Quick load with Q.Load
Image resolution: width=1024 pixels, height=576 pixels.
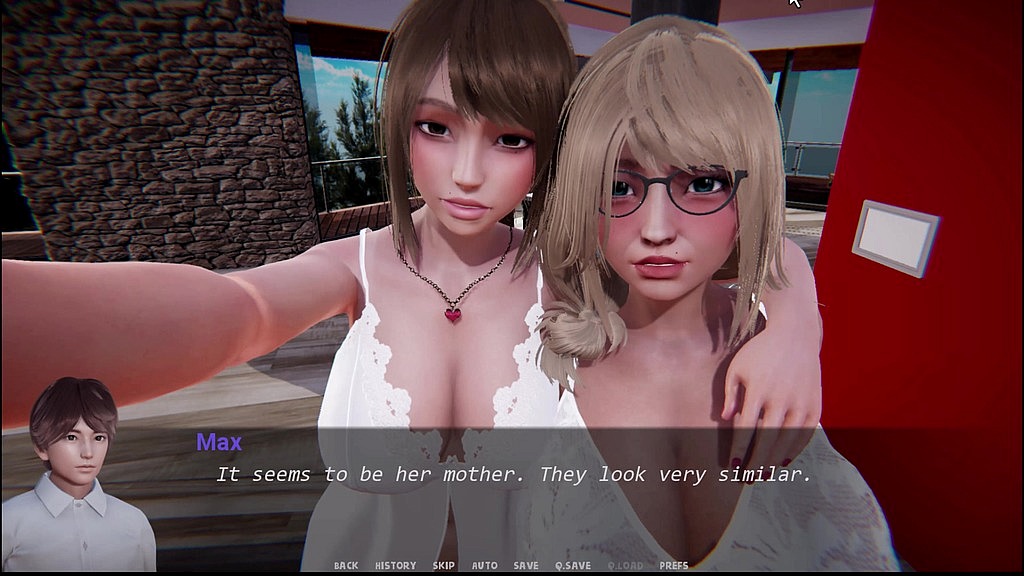coord(625,566)
